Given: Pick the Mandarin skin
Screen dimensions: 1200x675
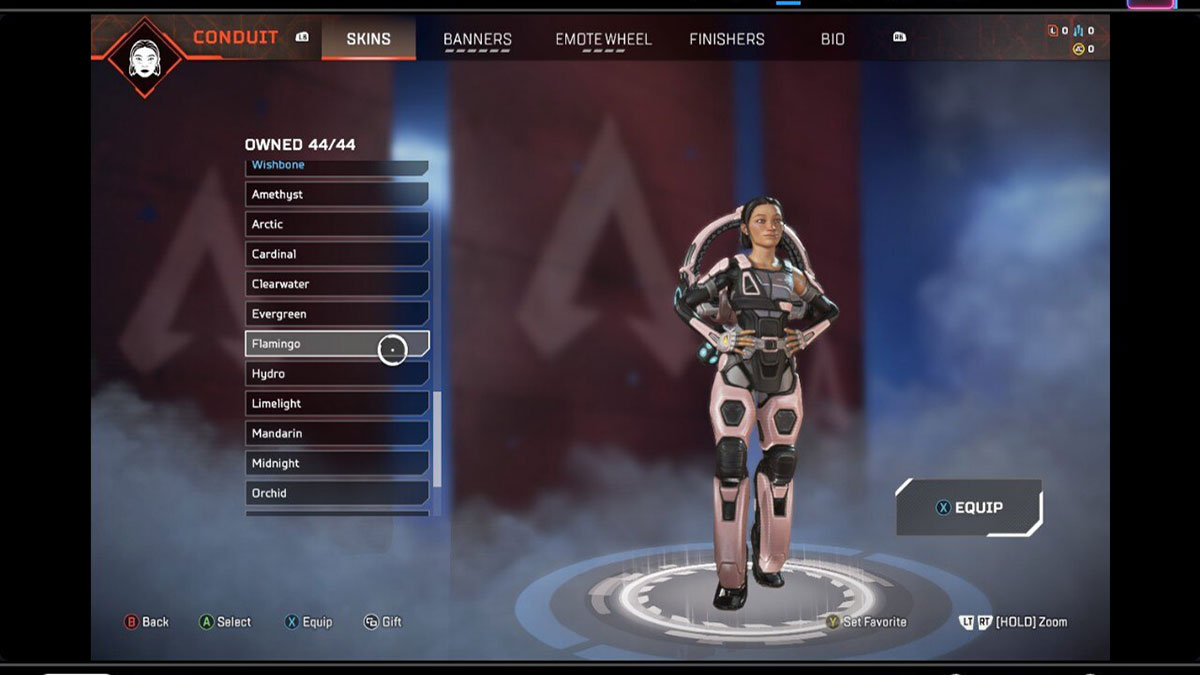Looking at the screenshot, I should point(336,433).
